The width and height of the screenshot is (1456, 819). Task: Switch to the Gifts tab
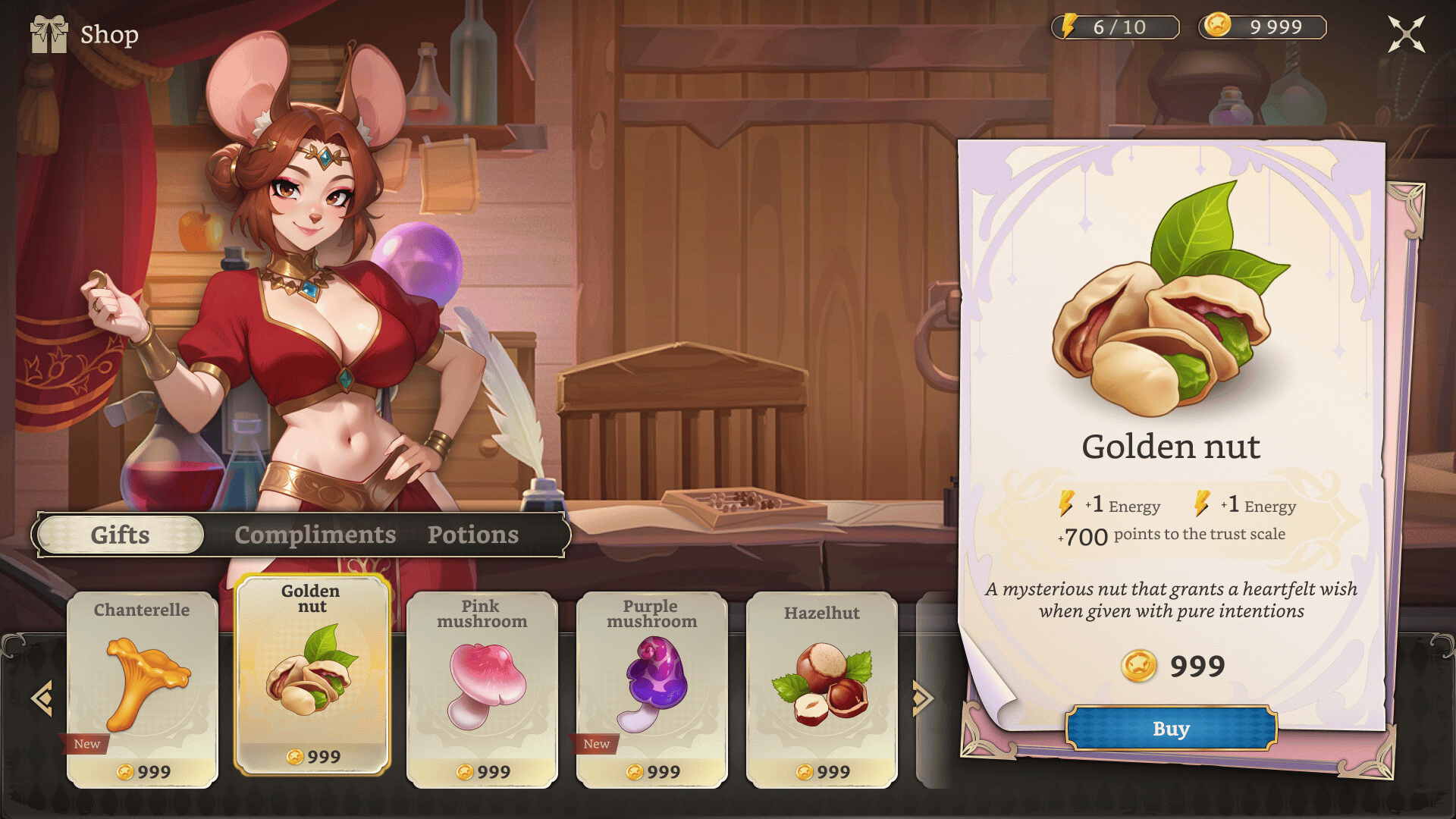[121, 535]
